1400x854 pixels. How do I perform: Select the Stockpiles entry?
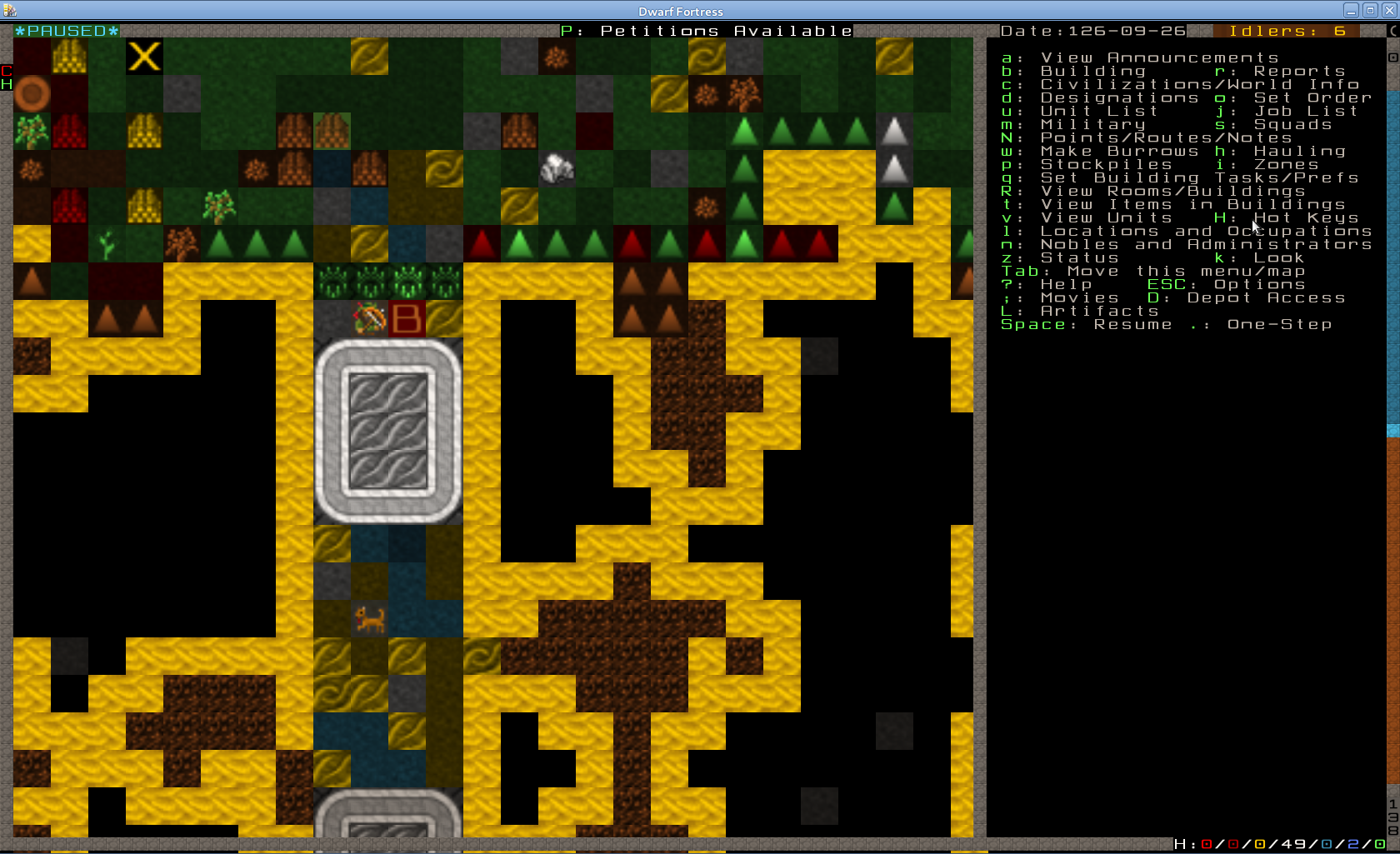click(x=1106, y=164)
